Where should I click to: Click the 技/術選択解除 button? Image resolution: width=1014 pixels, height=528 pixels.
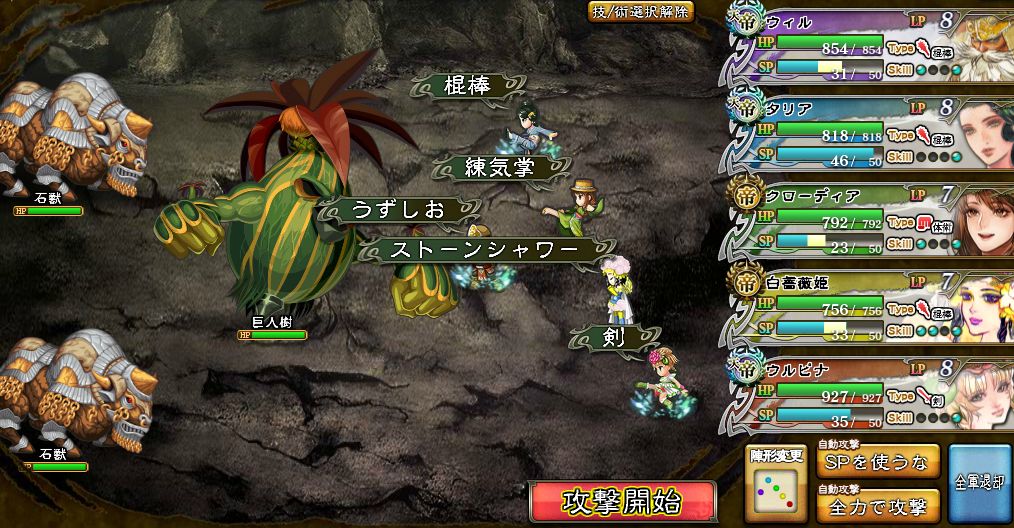(x=640, y=12)
